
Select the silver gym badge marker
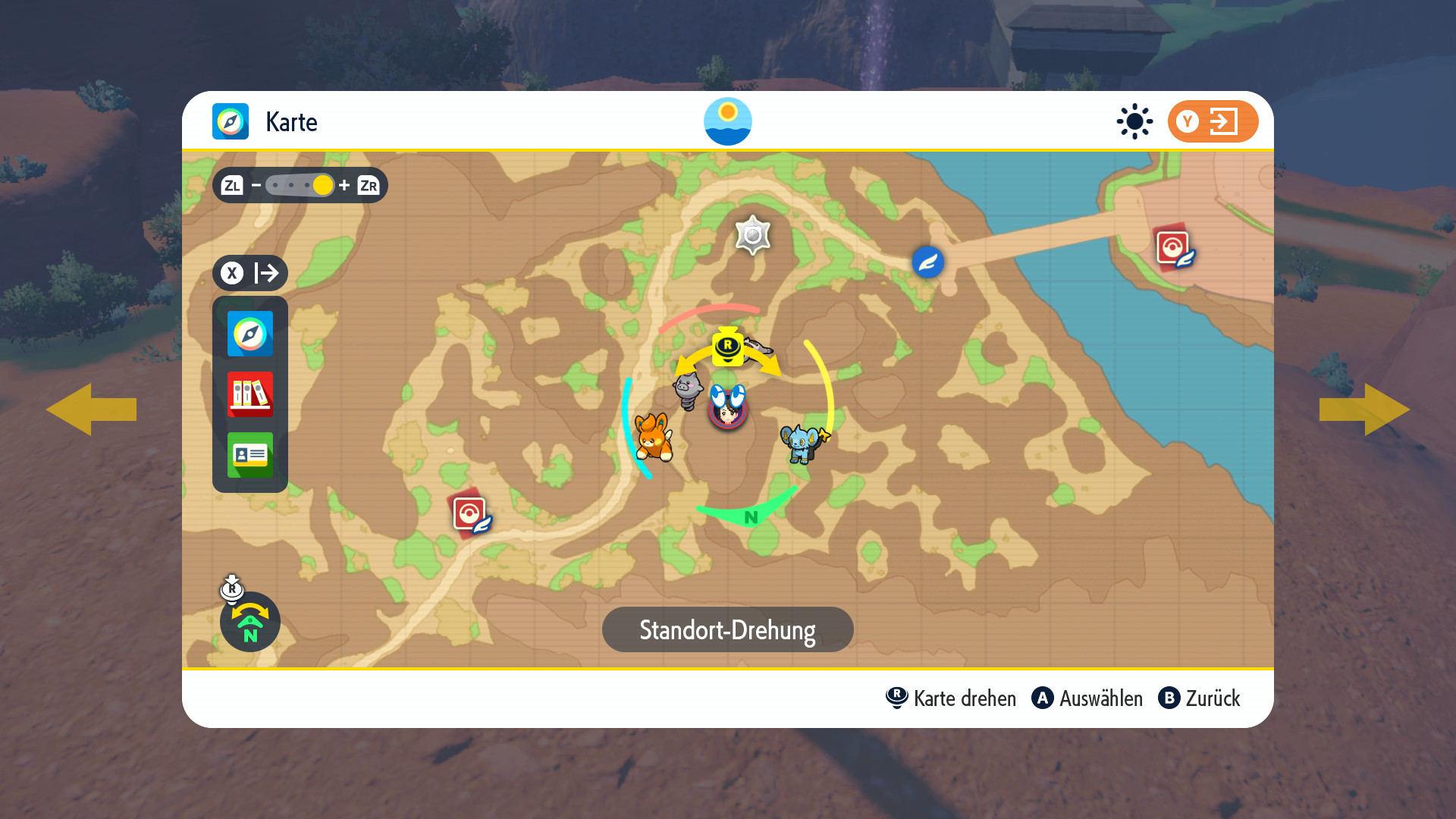pyautogui.click(x=752, y=235)
